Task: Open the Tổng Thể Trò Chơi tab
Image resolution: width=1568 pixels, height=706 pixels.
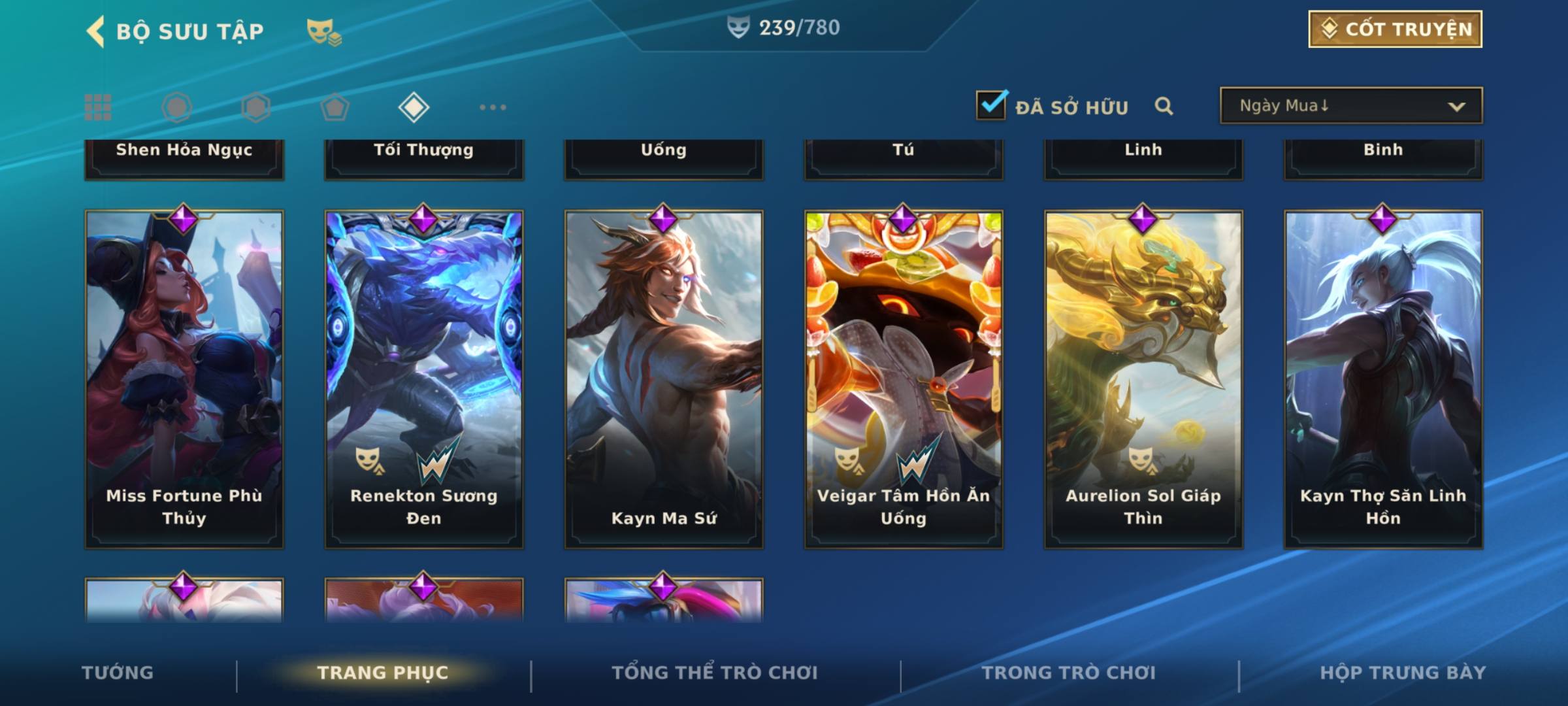Action: coord(715,673)
